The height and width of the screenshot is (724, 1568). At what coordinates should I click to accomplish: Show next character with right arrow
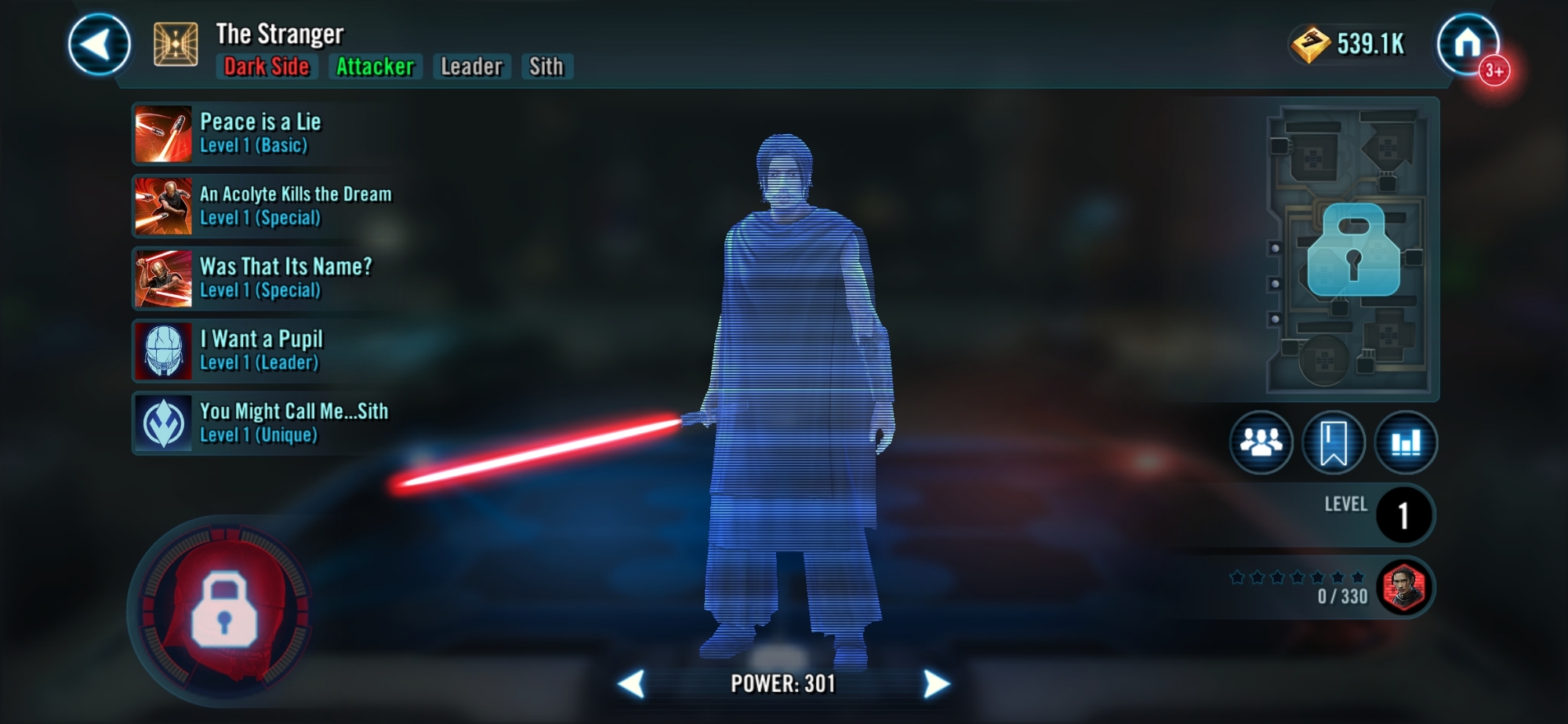tap(935, 684)
